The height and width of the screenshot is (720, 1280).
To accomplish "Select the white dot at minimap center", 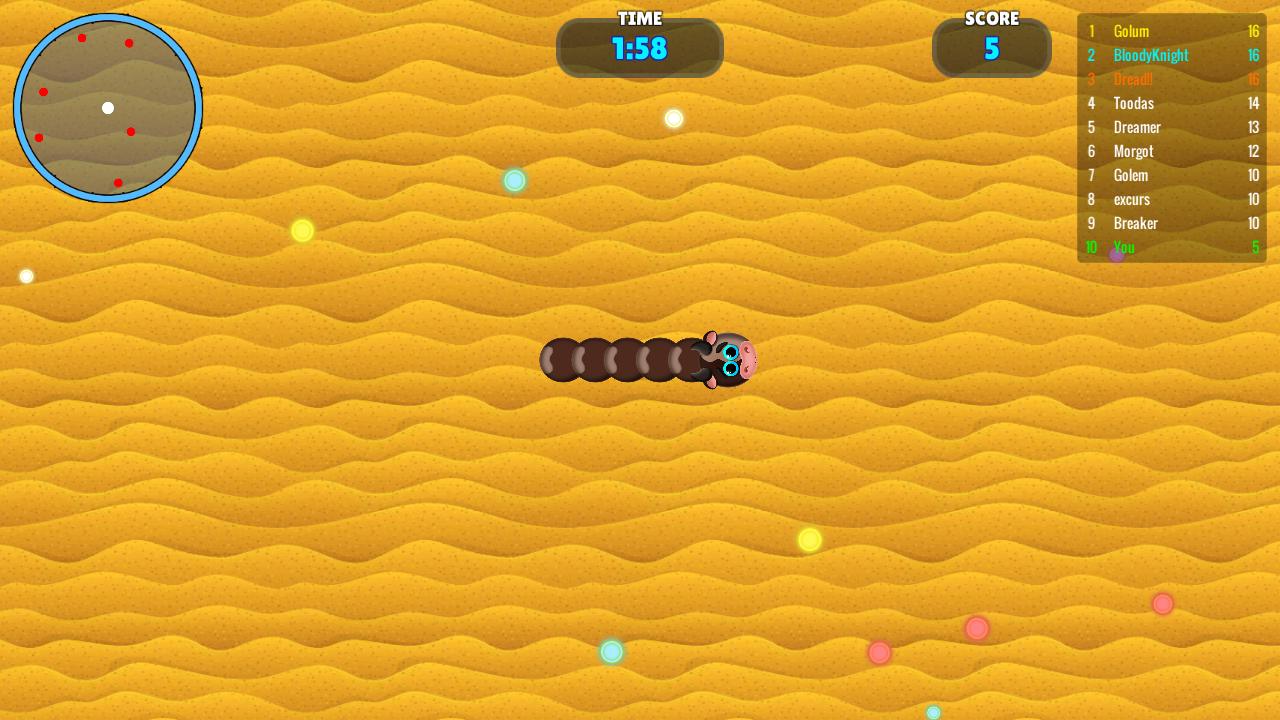I will pyautogui.click(x=107, y=108).
